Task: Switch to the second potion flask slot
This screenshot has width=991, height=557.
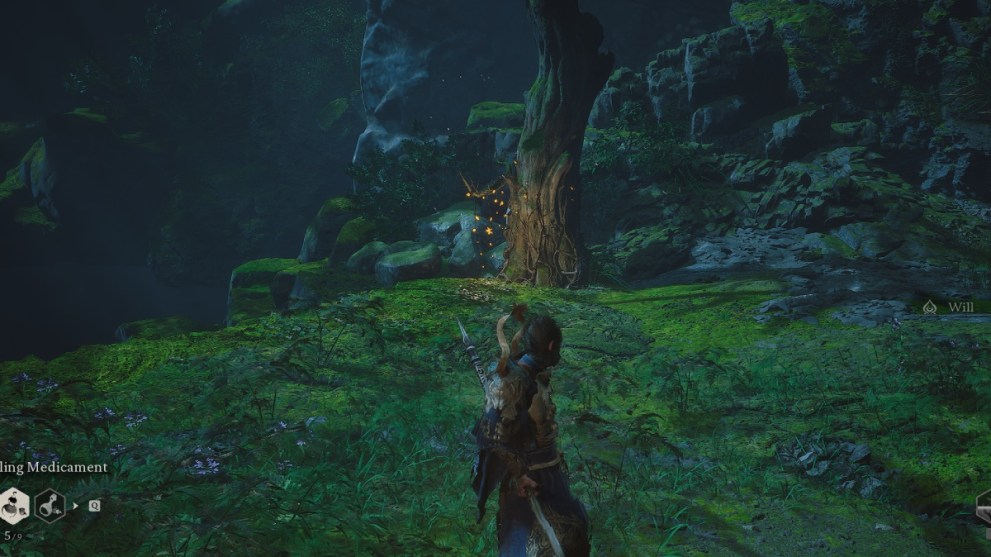Action: 50,506
